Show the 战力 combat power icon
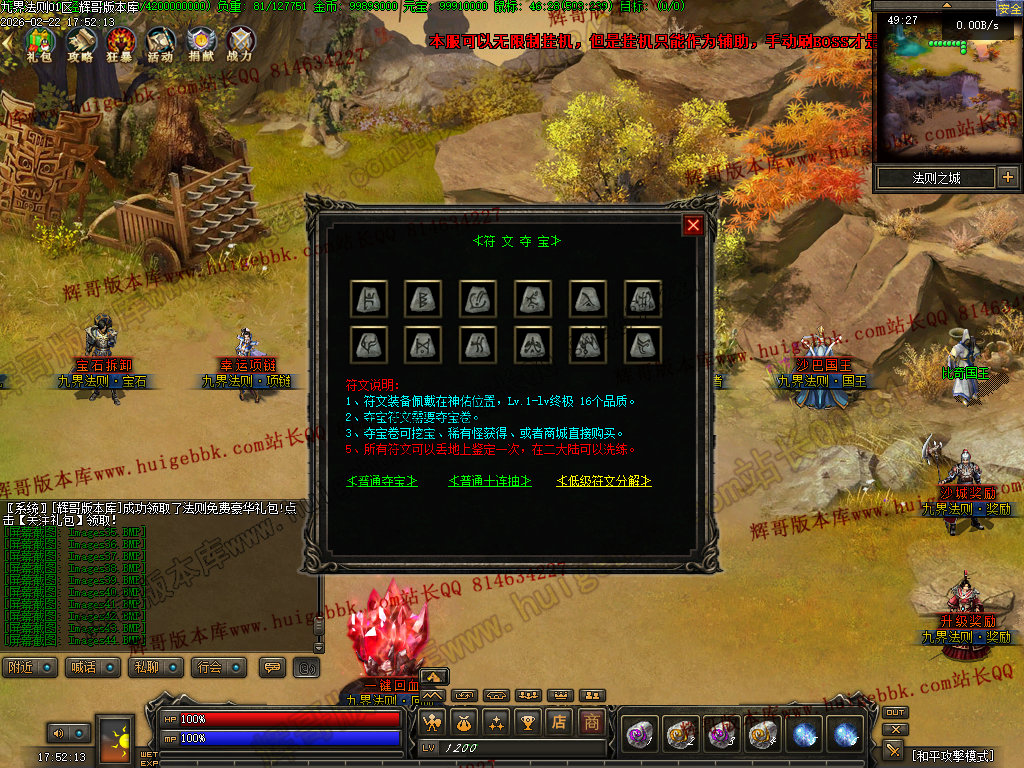This screenshot has width=1024, height=768. point(240,43)
